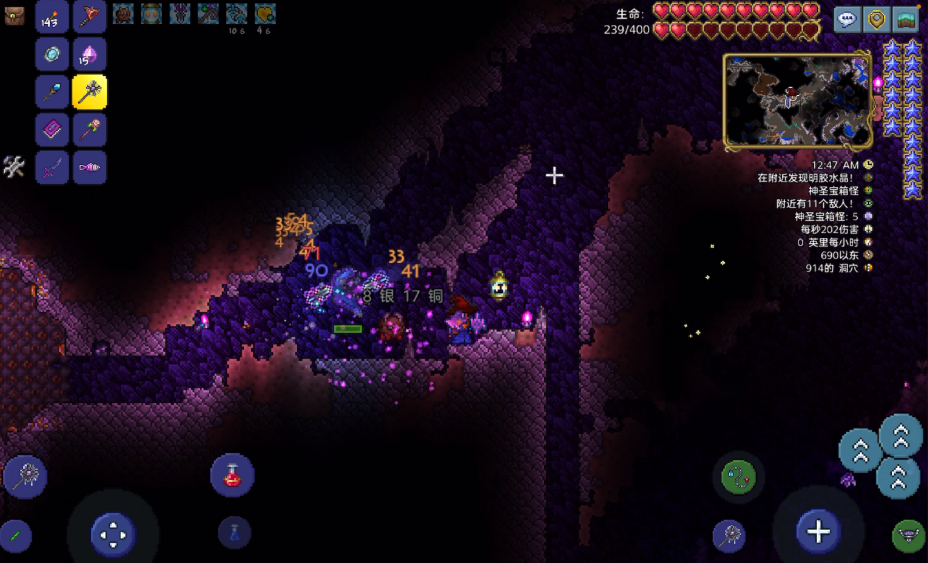Select the highlighted yellow staff slot
Viewport: 928px width, 563px height.
(89, 92)
